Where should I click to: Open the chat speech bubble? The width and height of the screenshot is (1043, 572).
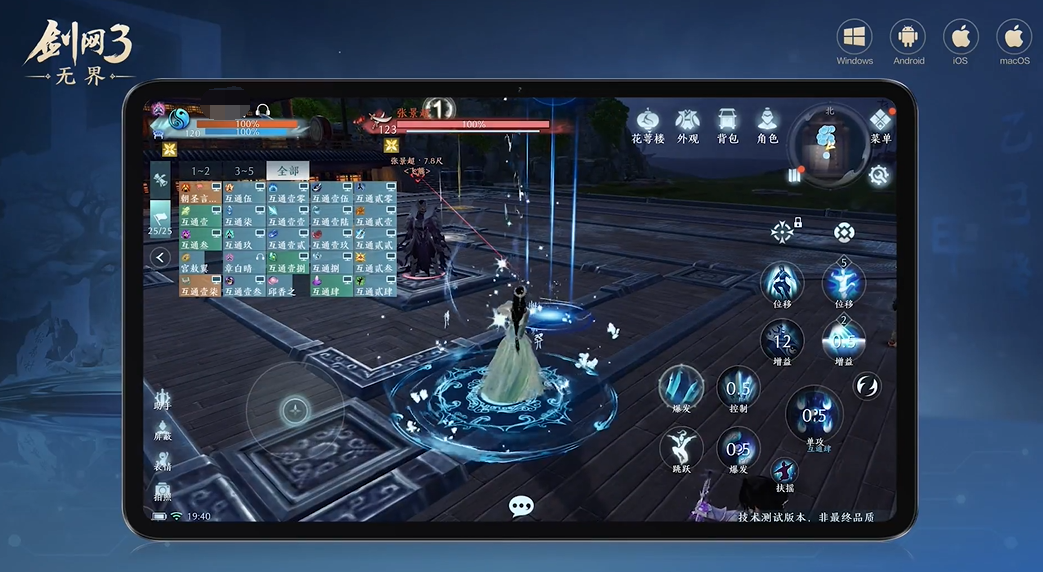tap(521, 506)
